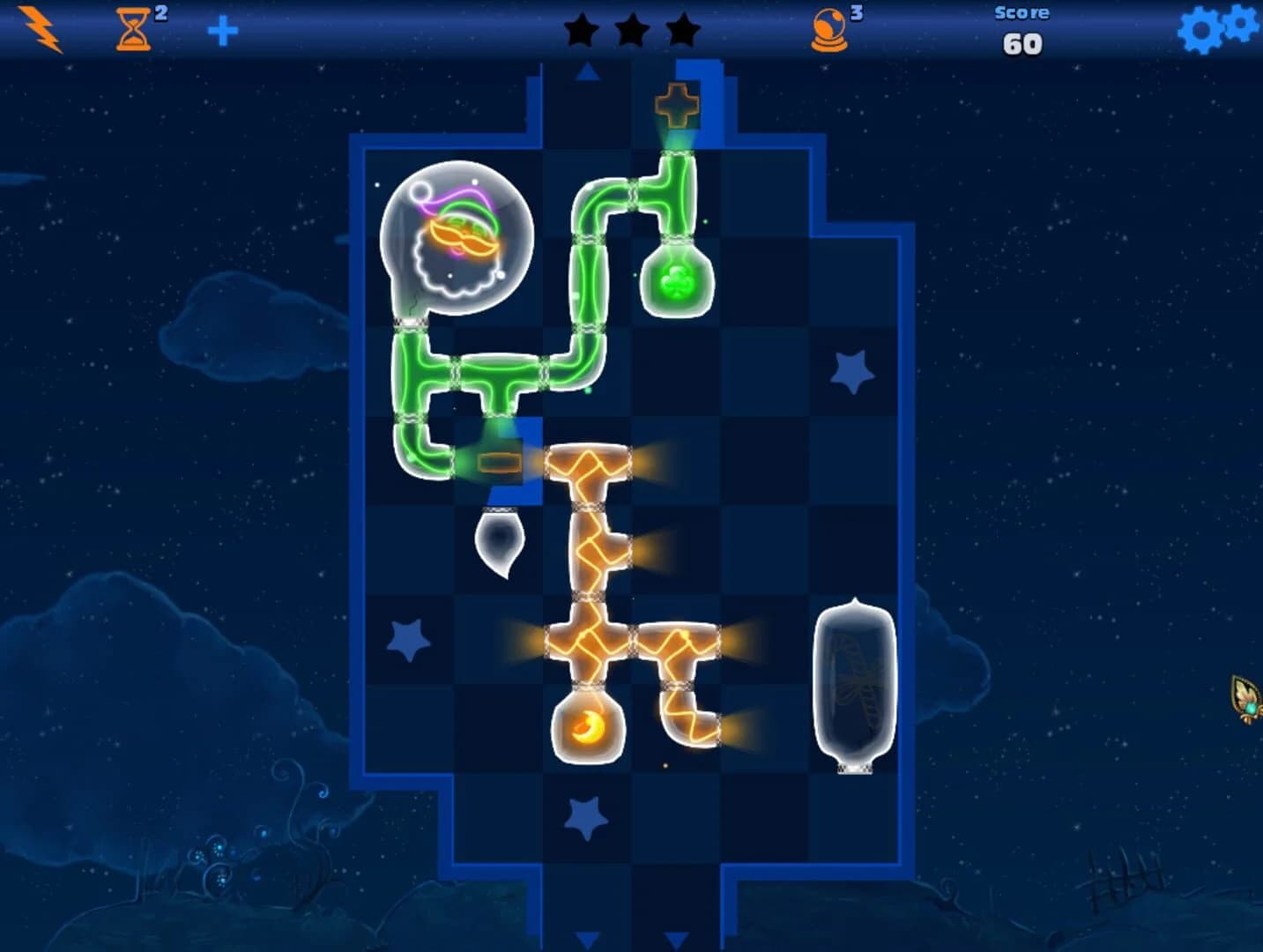The height and width of the screenshot is (952, 1263).
Task: Click the orange hourglass timer icon
Action: [x=134, y=29]
